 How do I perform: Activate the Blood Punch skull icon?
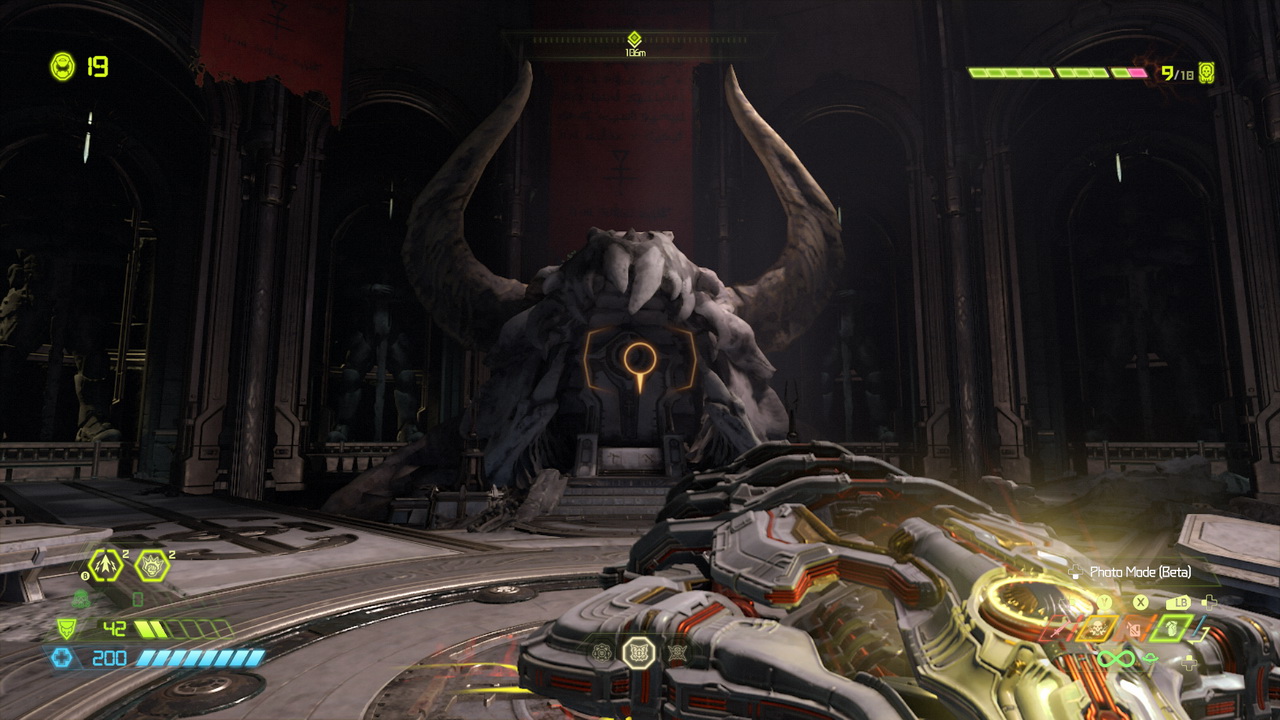pyautogui.click(x=1095, y=629)
